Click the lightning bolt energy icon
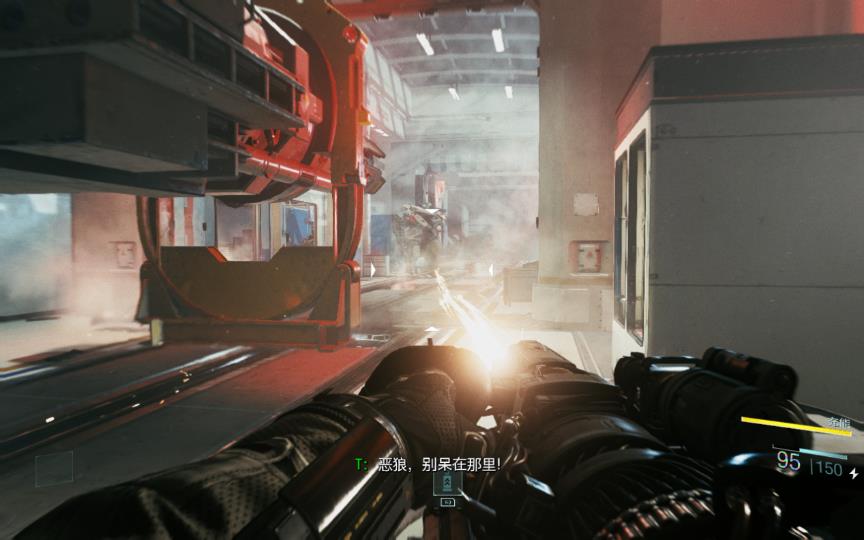The image size is (864, 540). pos(853,472)
